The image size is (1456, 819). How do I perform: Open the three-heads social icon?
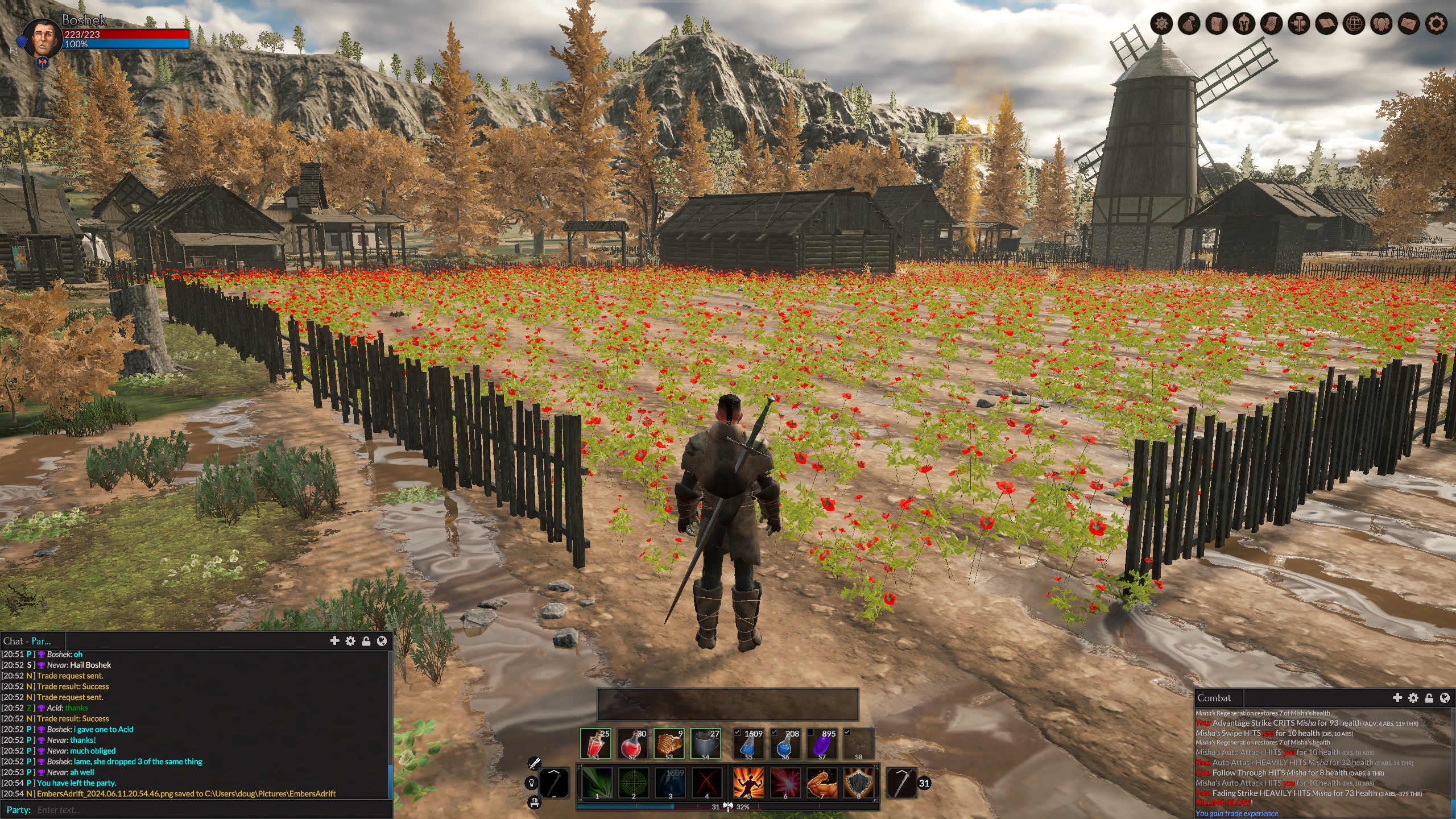(1381, 24)
